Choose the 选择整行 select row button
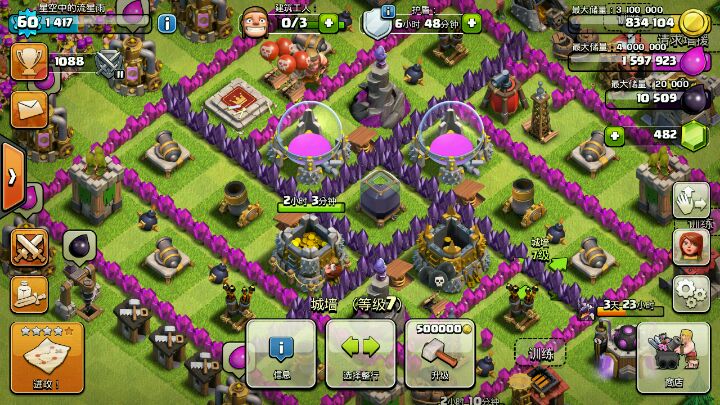This screenshot has width=720, height=405. [360, 353]
